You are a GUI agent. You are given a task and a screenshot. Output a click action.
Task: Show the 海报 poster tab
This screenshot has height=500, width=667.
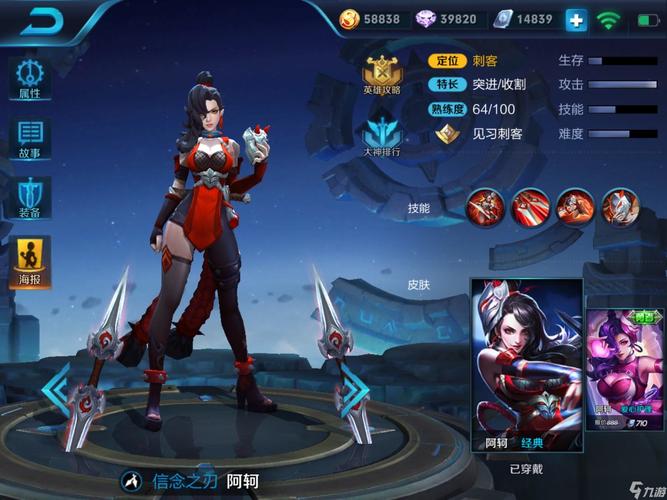click(x=30, y=259)
